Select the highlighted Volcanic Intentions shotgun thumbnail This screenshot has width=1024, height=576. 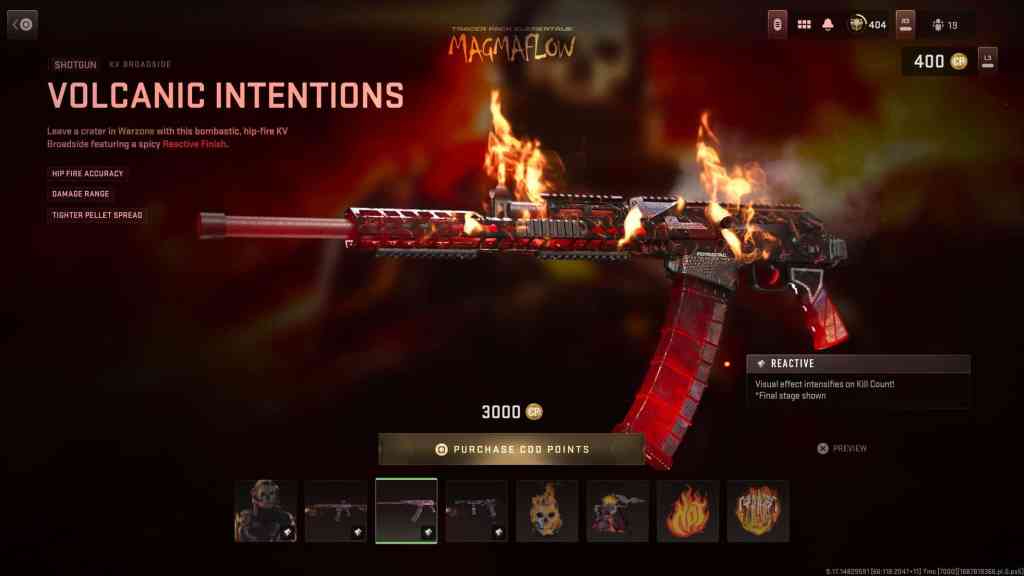point(406,511)
